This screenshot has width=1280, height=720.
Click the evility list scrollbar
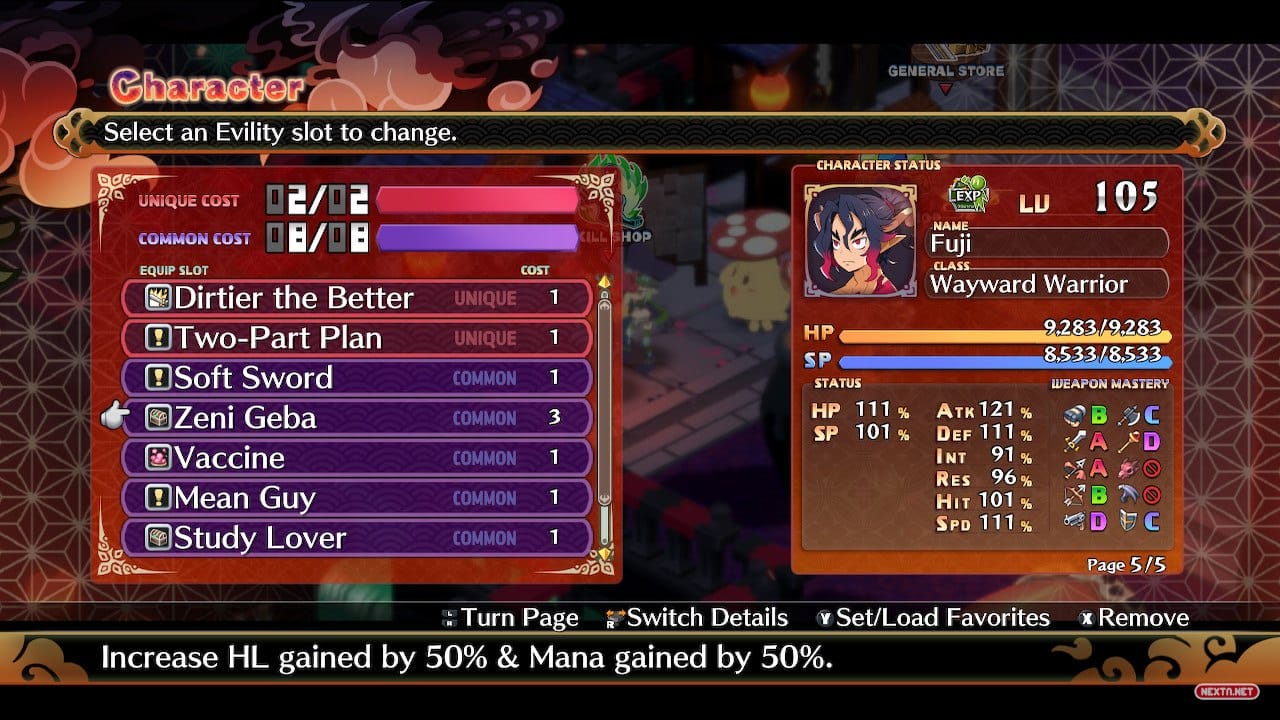[x=604, y=400]
